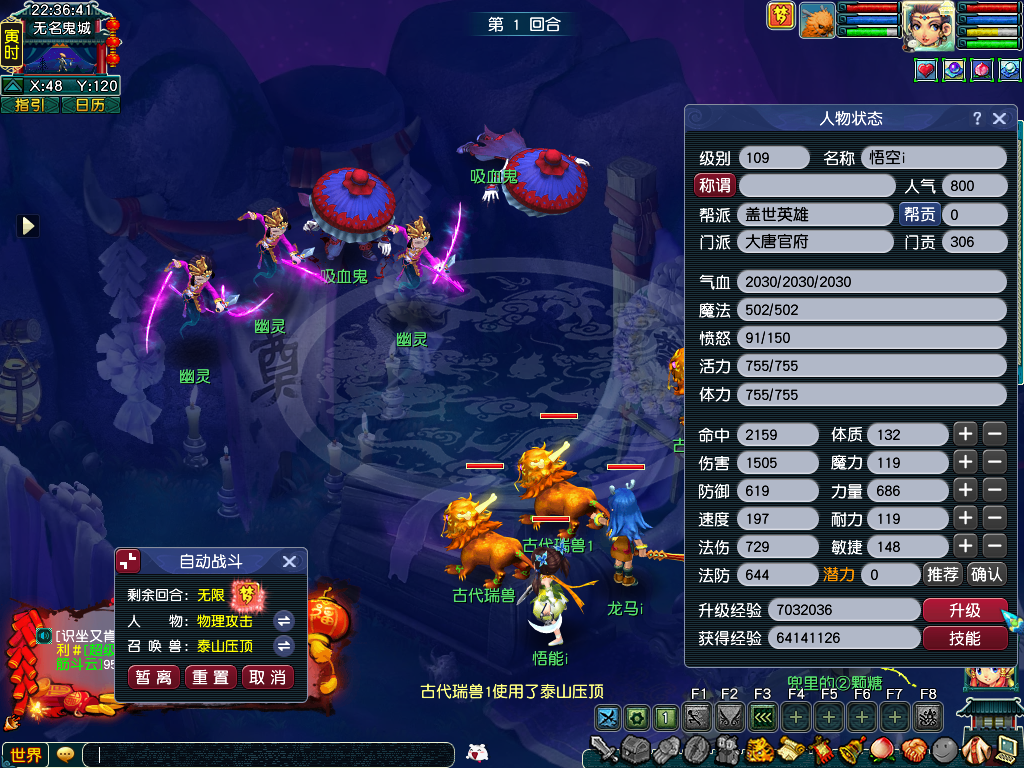Reset auto-battle settings with 重置
The image size is (1024, 768).
(x=210, y=677)
